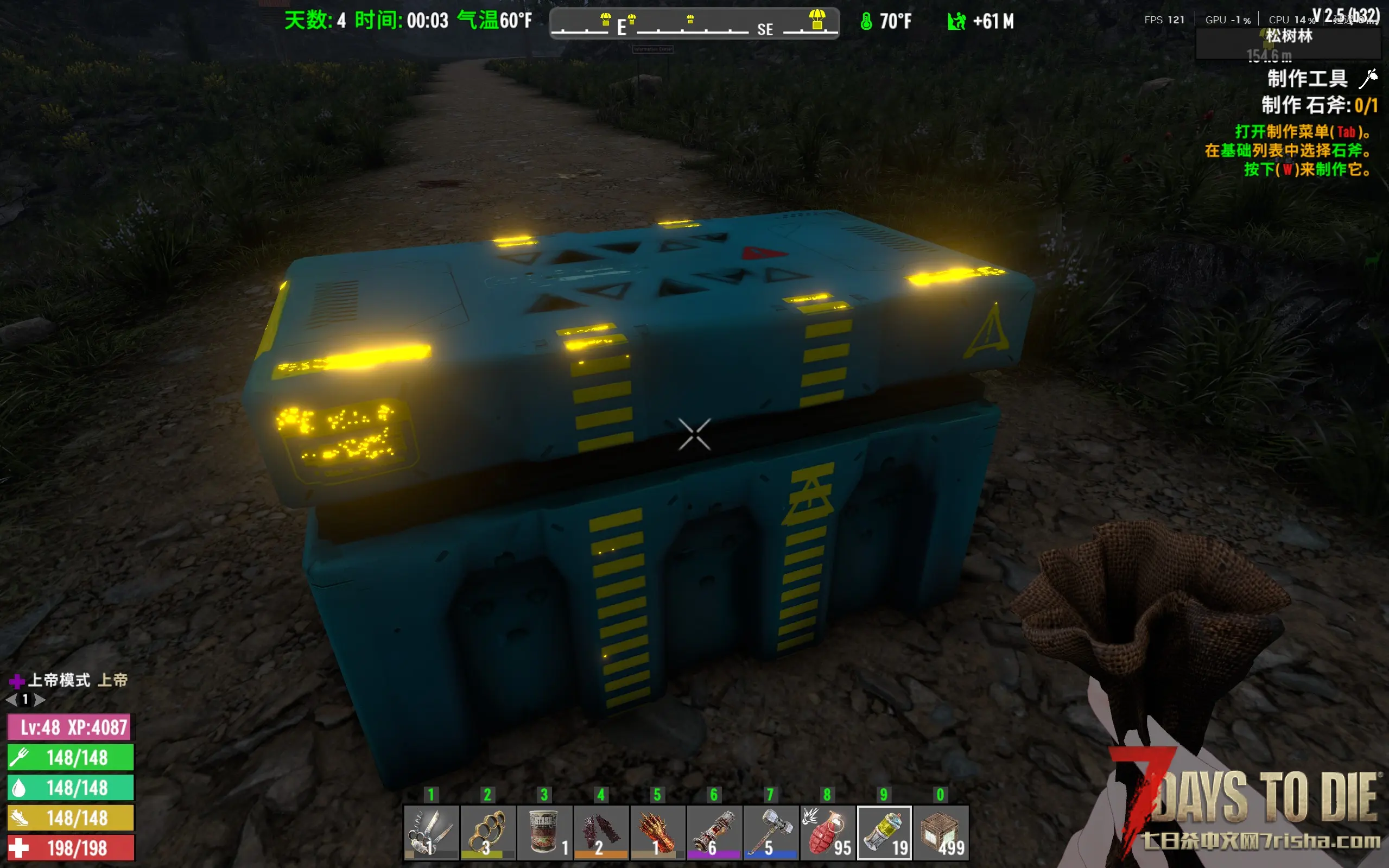Click the purple god mode buff icon
The height and width of the screenshot is (868, 1389).
coord(17,681)
